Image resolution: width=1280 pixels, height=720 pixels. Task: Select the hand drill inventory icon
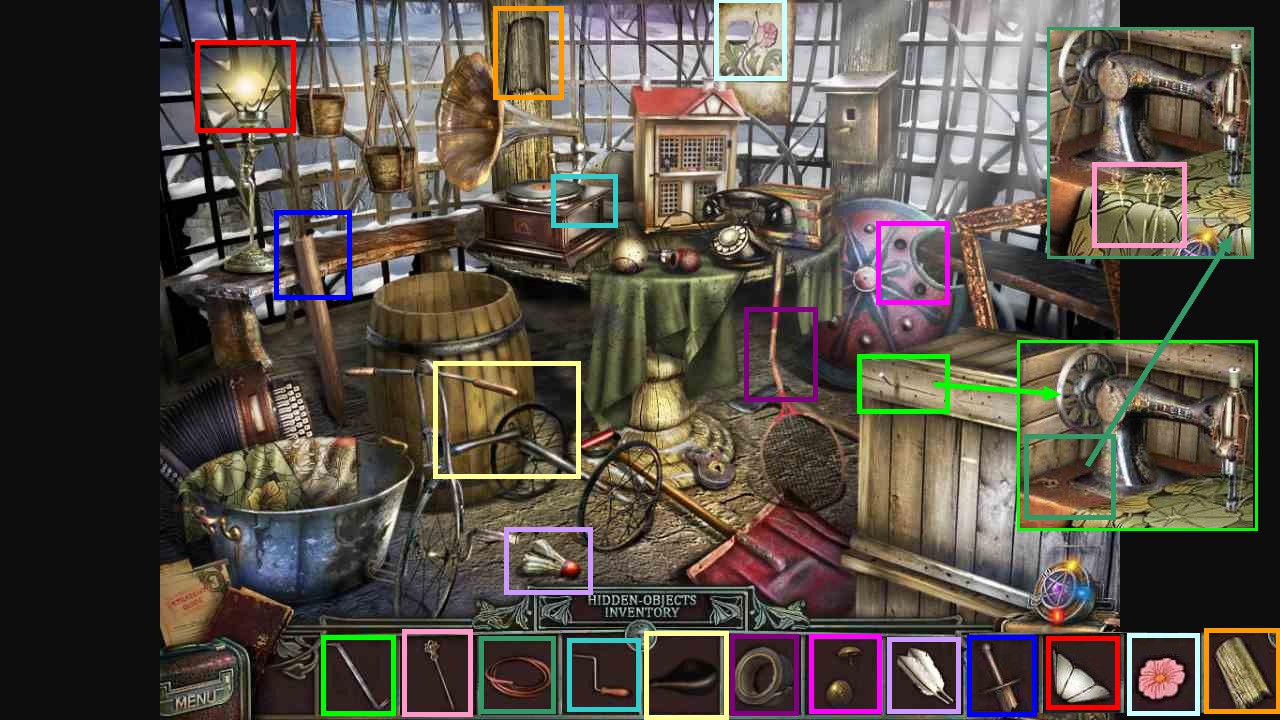[x=601, y=675]
